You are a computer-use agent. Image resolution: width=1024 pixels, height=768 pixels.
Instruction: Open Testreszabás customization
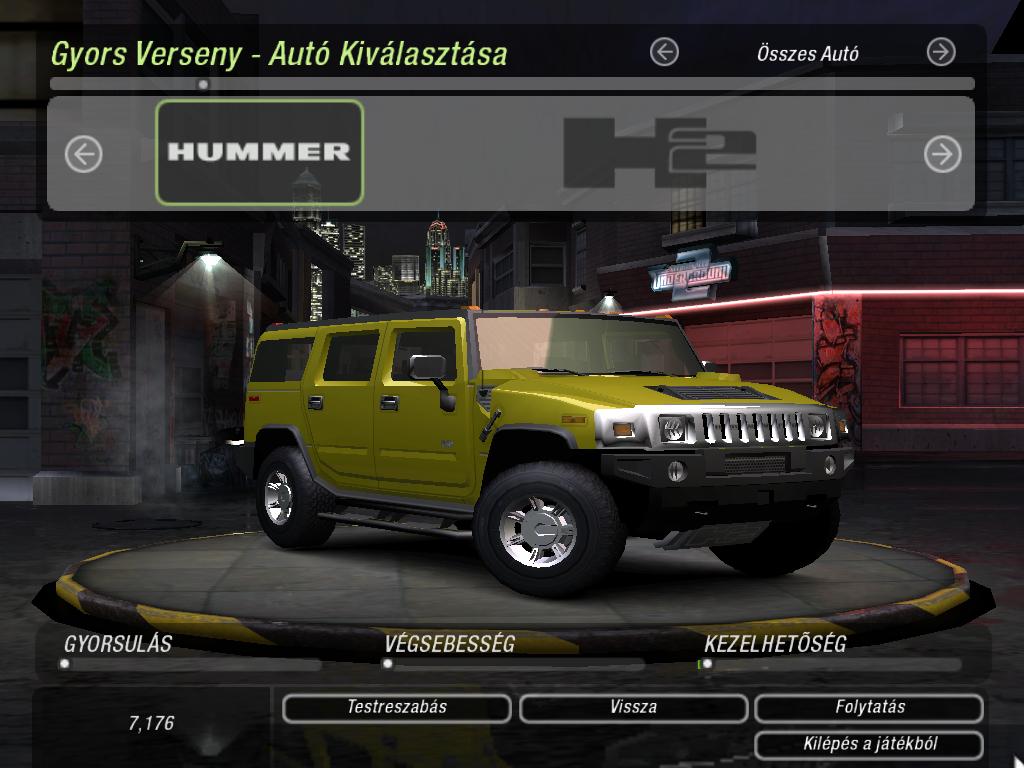pyautogui.click(x=397, y=708)
